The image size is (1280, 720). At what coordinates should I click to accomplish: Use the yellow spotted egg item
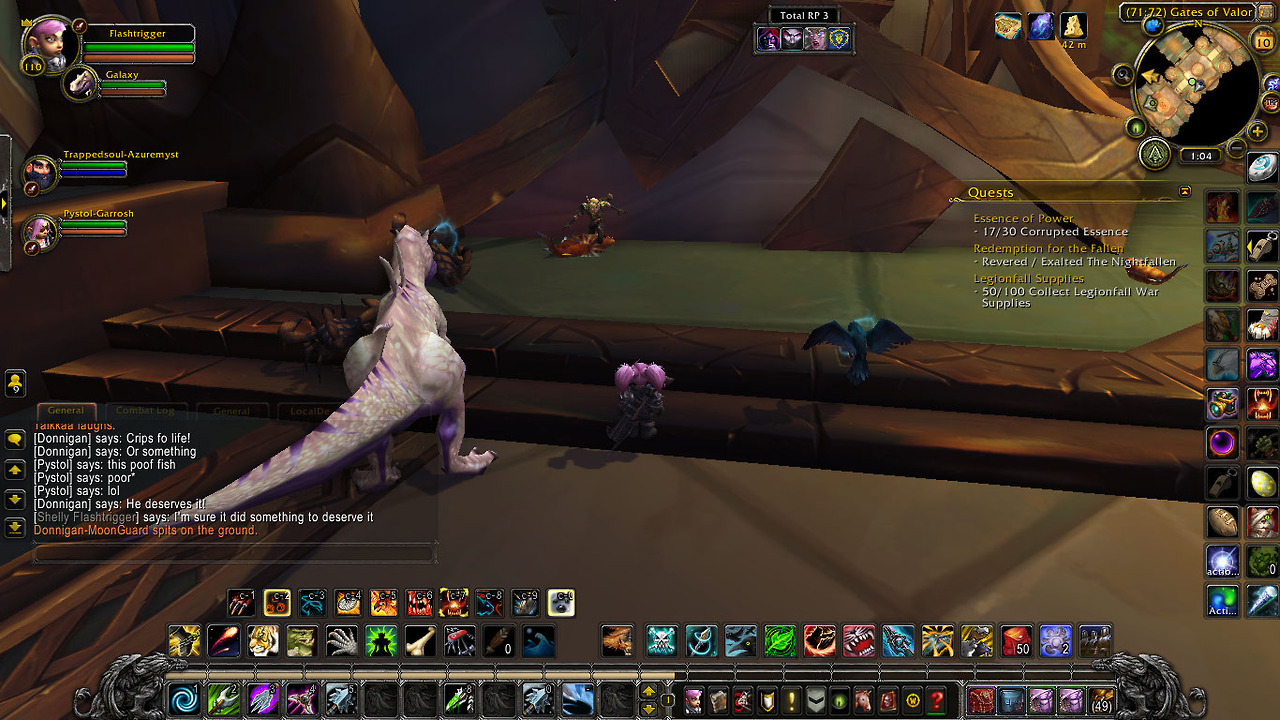point(1262,483)
